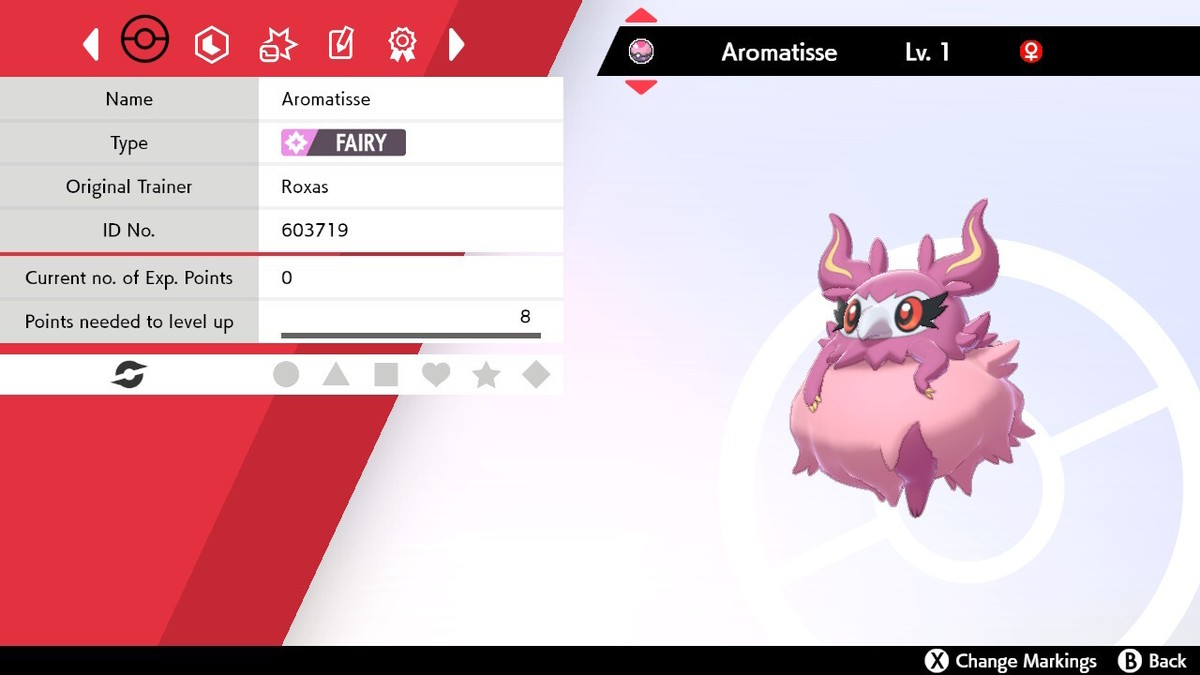Toggle the diamond marking
1200x675 pixels.
point(537,375)
